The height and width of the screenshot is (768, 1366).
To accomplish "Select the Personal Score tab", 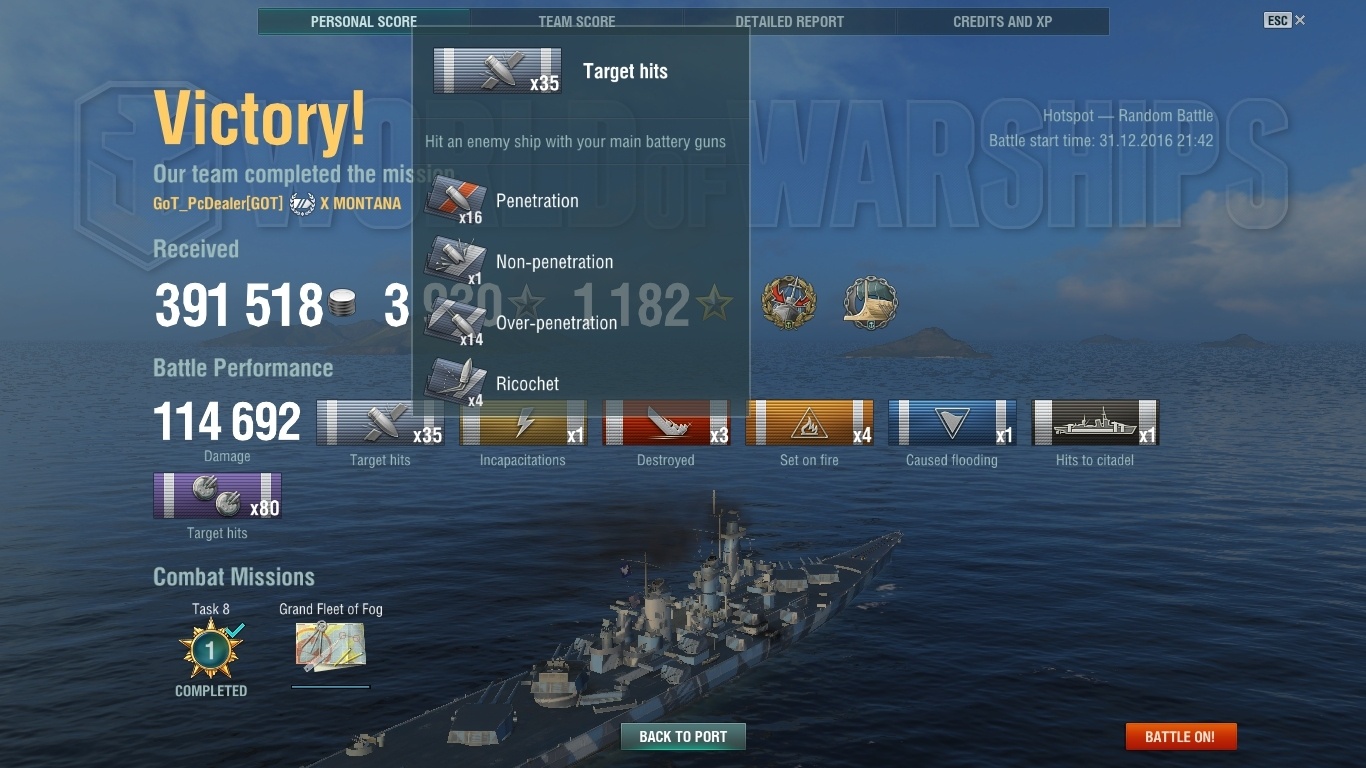I will [363, 21].
